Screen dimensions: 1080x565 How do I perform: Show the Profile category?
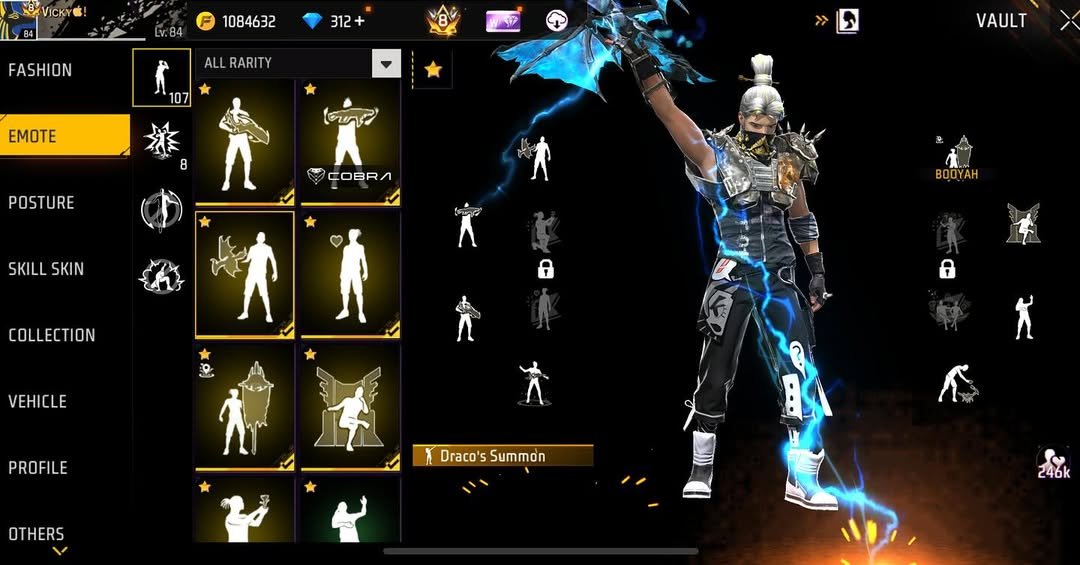tap(38, 467)
